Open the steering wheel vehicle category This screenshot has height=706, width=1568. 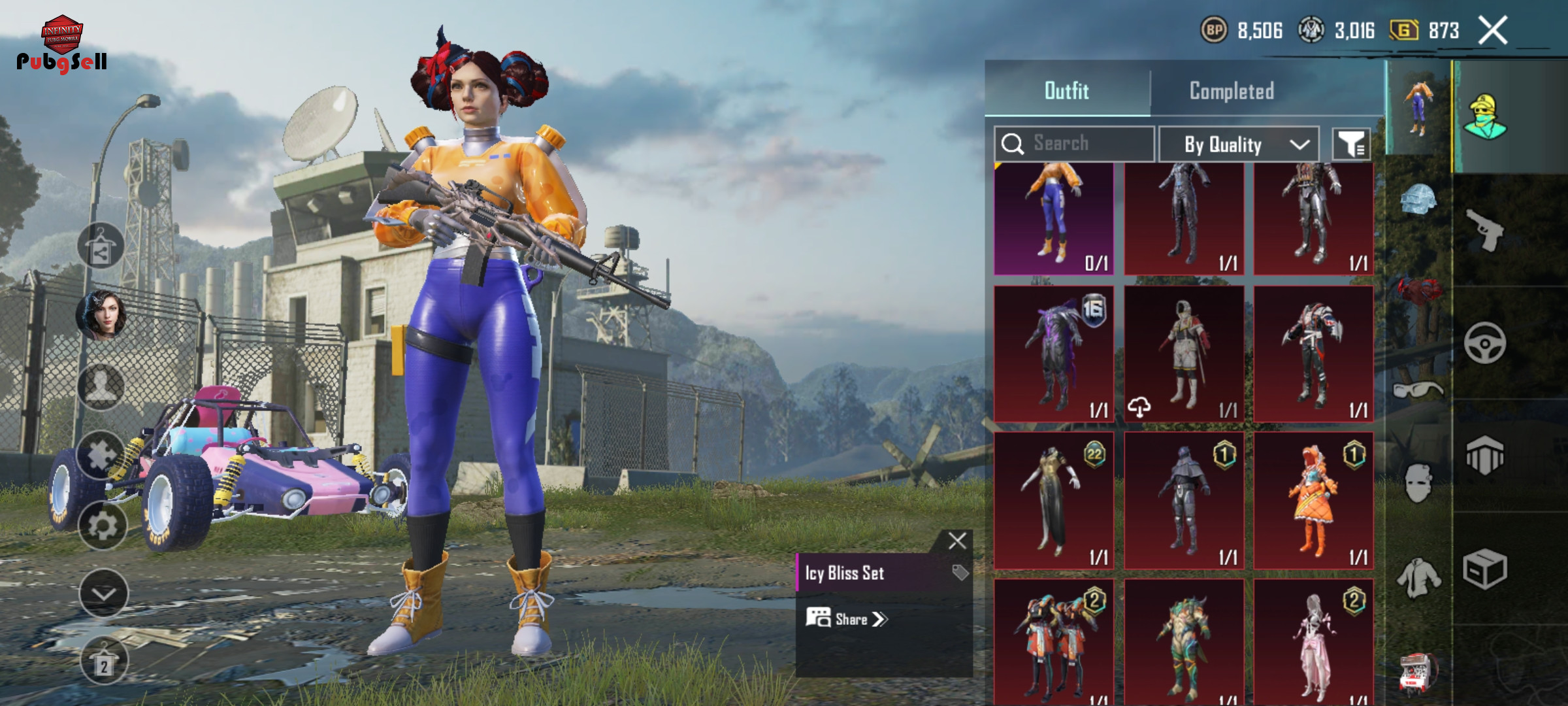[x=1484, y=343]
